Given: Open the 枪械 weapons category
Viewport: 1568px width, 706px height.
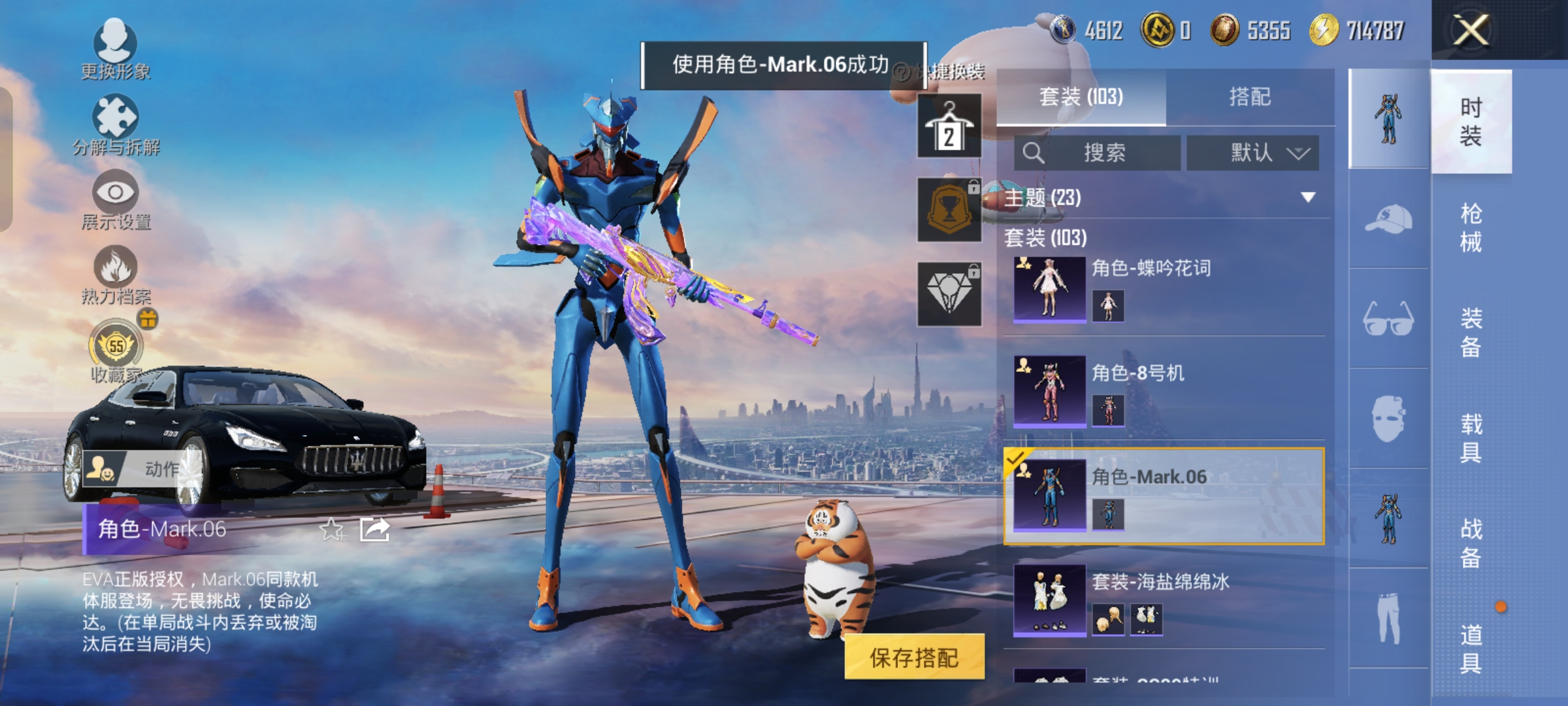Looking at the screenshot, I should [x=1471, y=227].
